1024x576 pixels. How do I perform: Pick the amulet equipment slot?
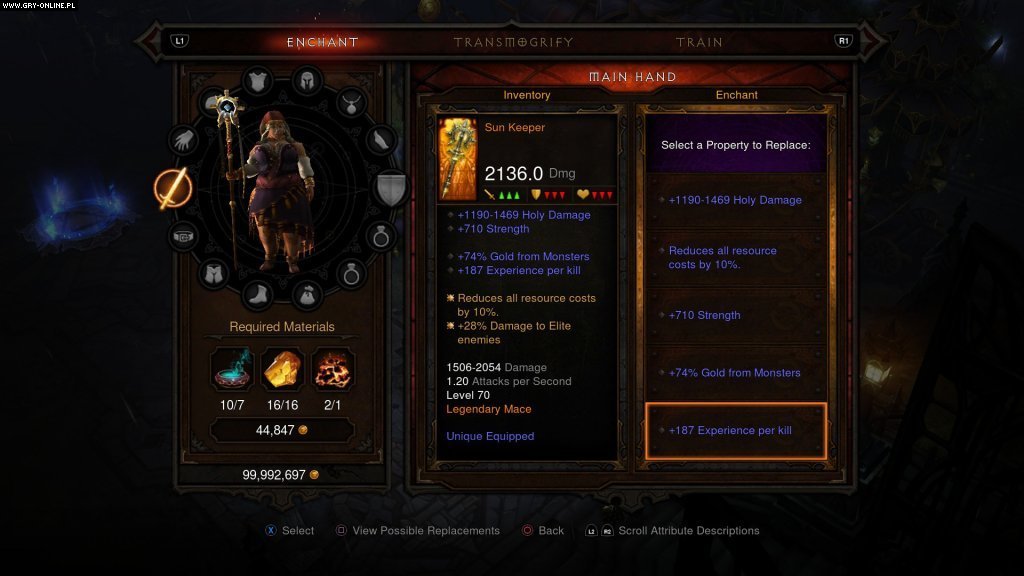(x=351, y=101)
